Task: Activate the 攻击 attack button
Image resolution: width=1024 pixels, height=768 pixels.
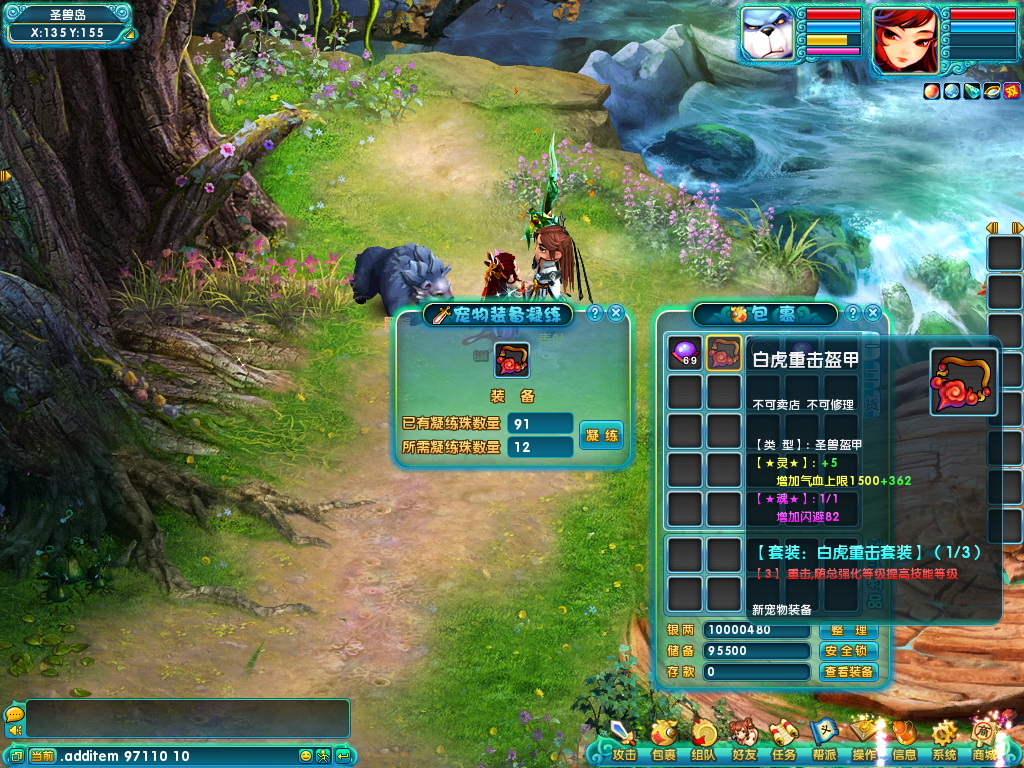Action: (624, 741)
